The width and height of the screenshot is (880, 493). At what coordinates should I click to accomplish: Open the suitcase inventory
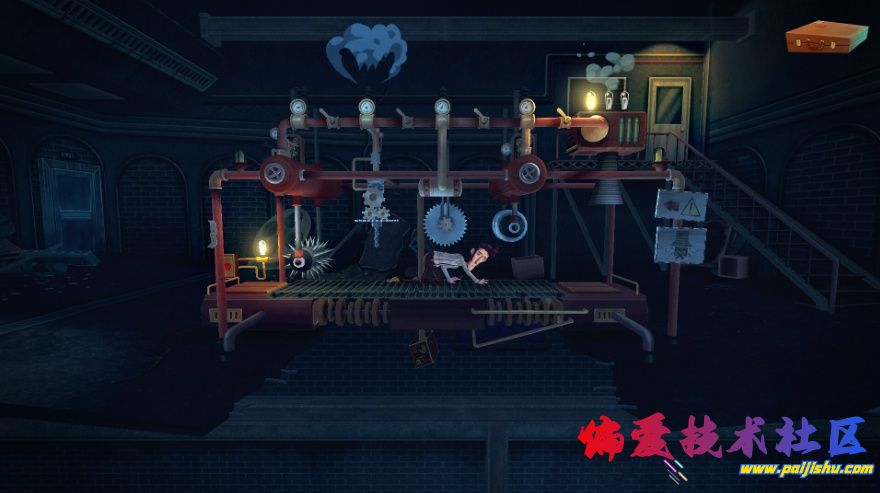826,37
